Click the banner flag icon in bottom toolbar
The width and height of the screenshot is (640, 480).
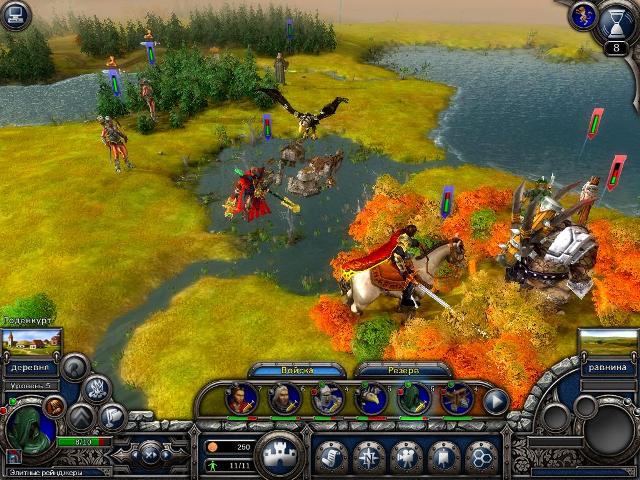click(443, 456)
